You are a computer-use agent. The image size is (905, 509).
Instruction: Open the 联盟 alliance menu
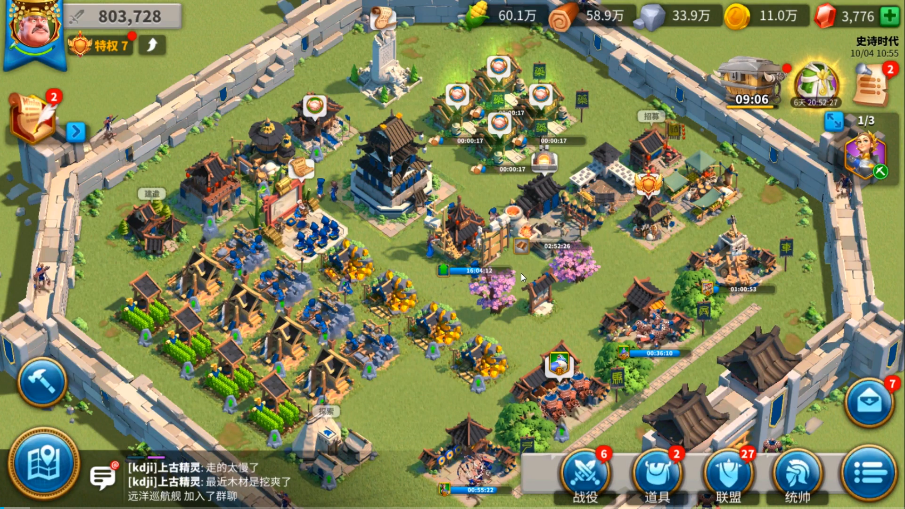point(728,473)
